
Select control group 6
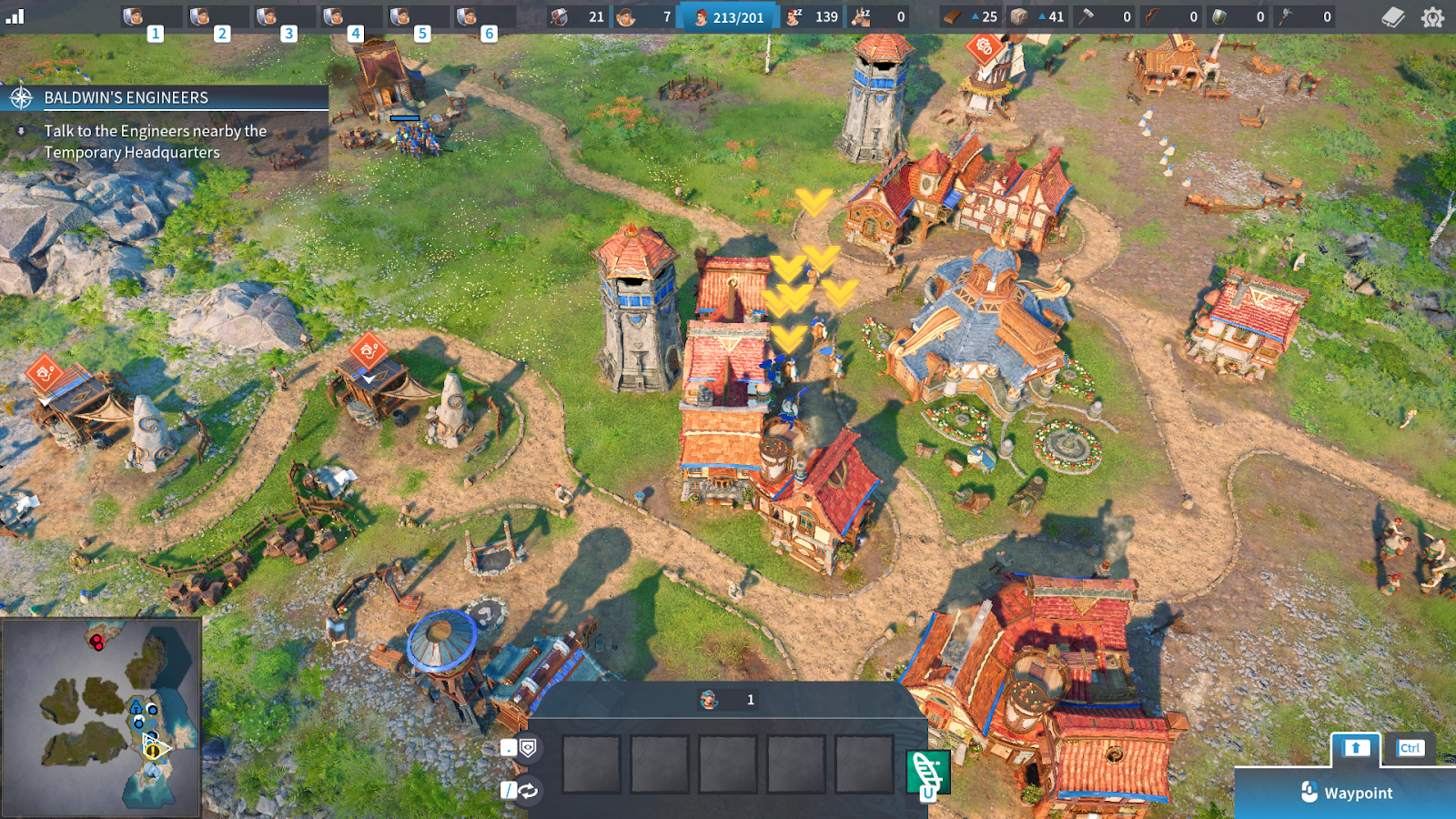(x=482, y=17)
